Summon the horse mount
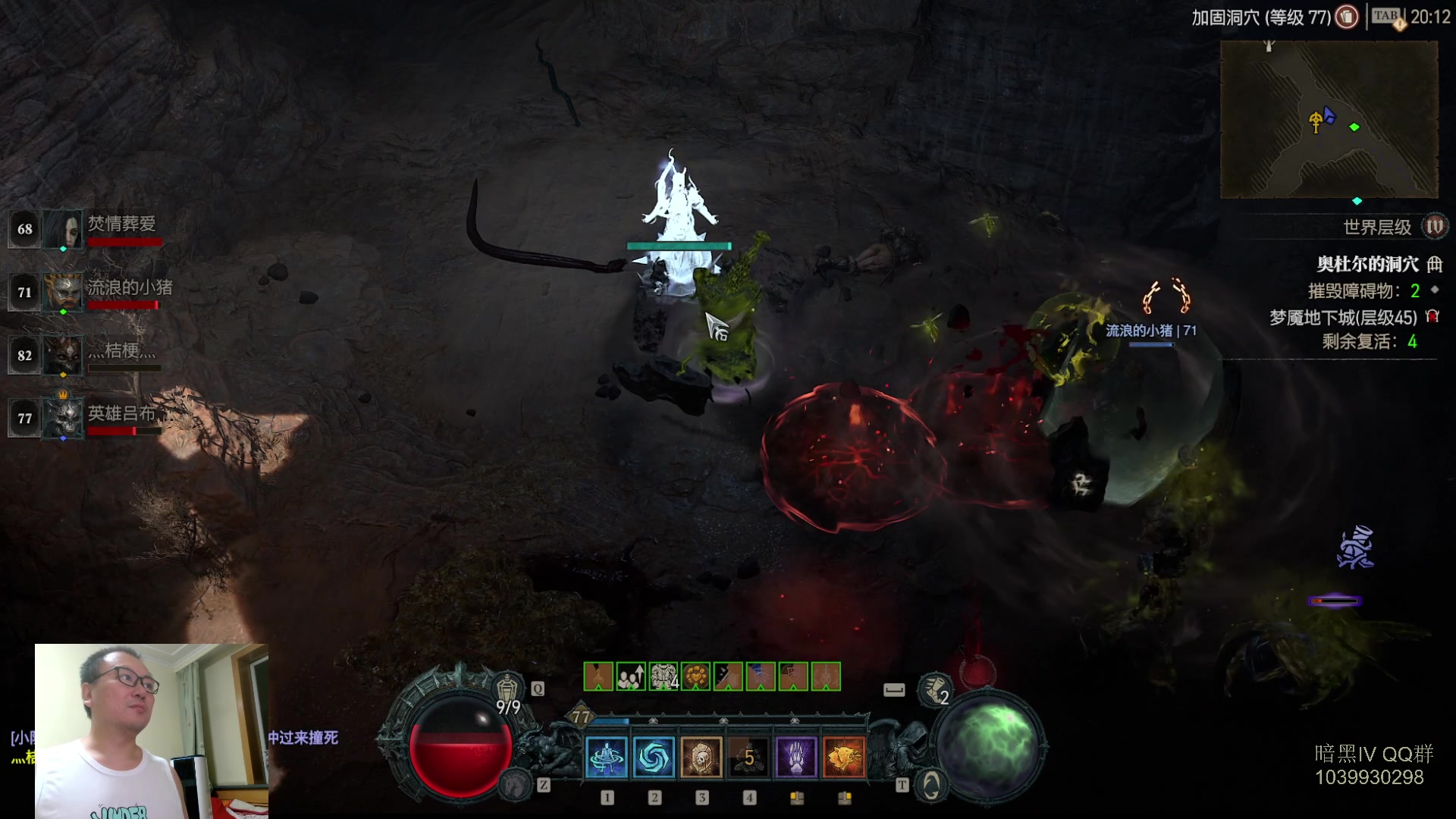The height and width of the screenshot is (819, 1456). coord(517,783)
